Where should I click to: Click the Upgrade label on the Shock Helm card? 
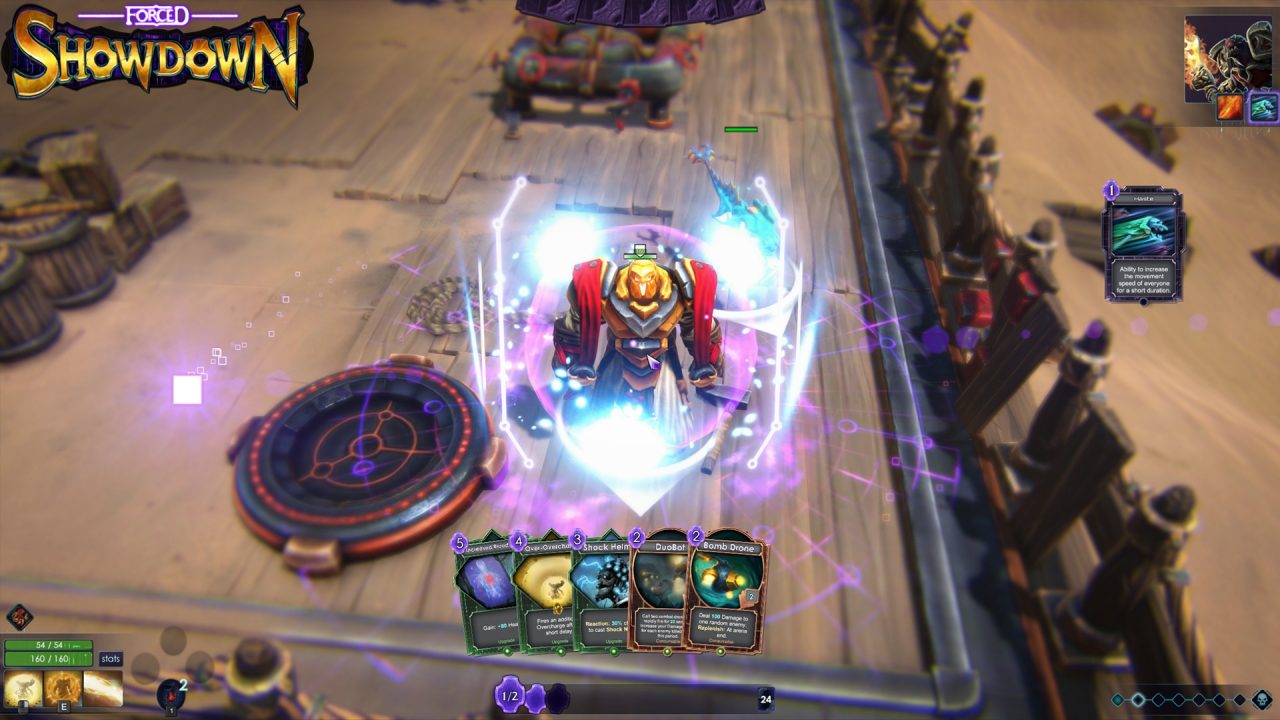point(614,641)
